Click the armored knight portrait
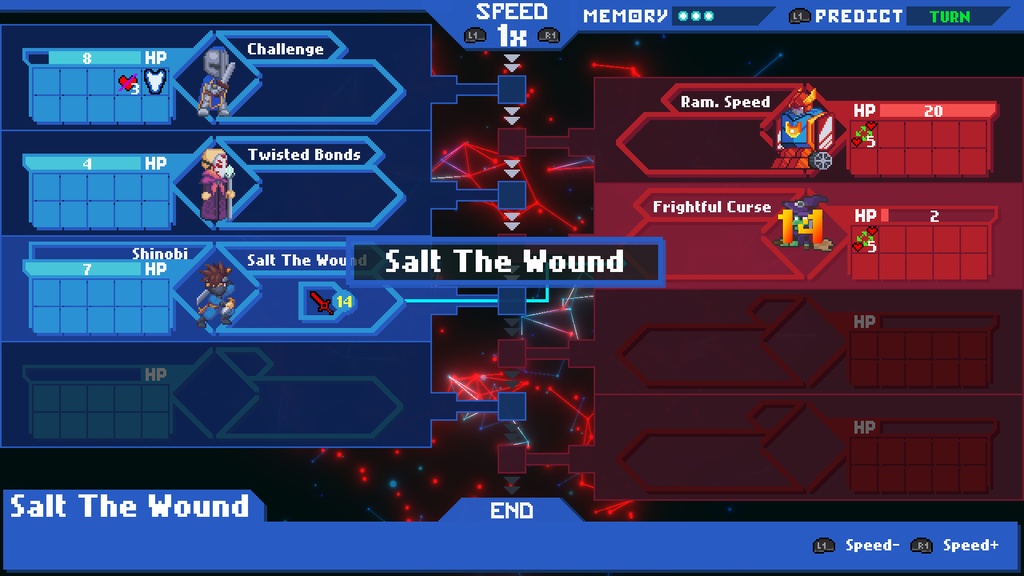Screen dimensions: 1024x576 click(216, 80)
